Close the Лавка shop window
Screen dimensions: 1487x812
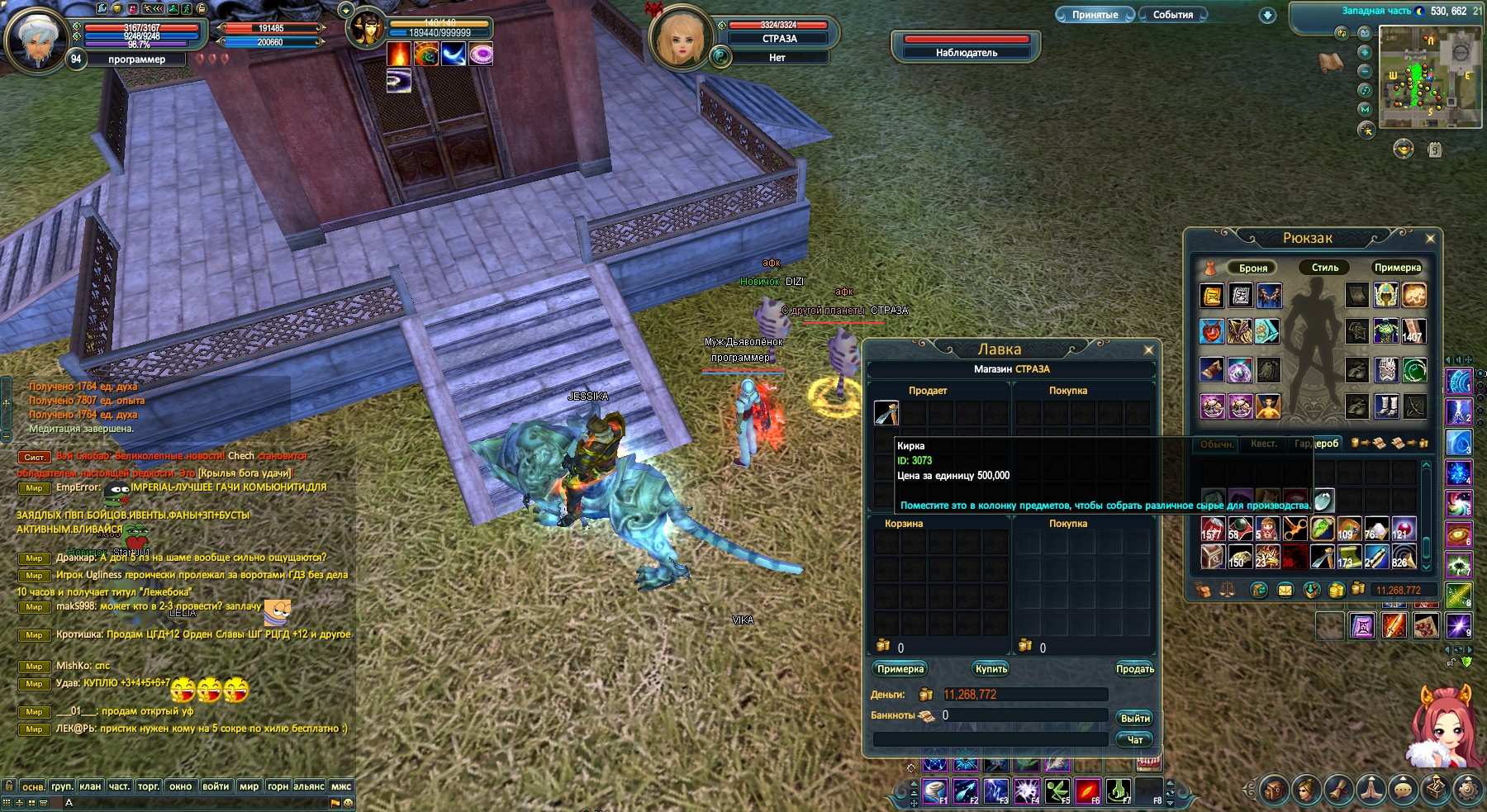1148,350
